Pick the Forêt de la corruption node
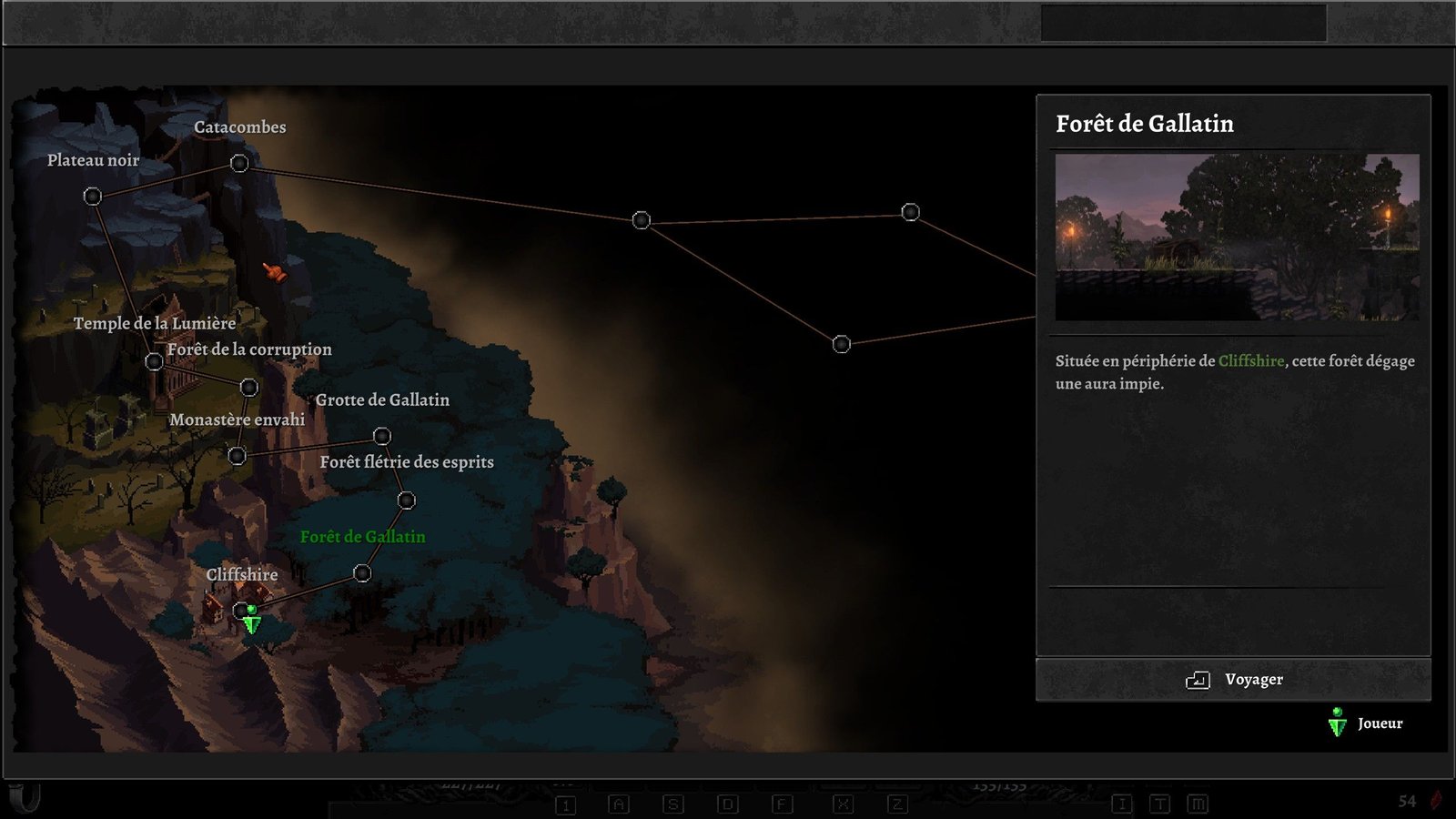The image size is (1456, 819). tap(248, 388)
